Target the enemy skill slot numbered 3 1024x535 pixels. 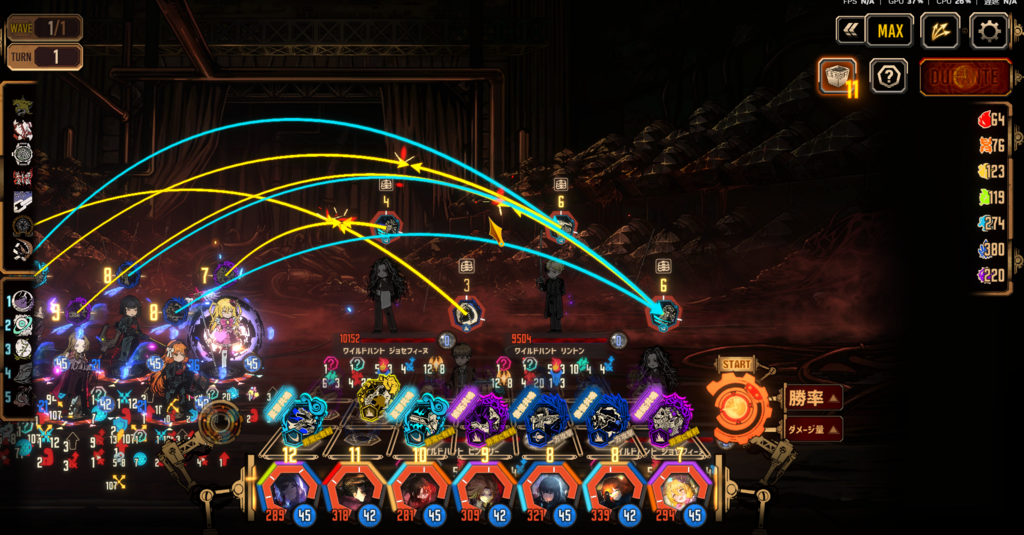tap(465, 314)
